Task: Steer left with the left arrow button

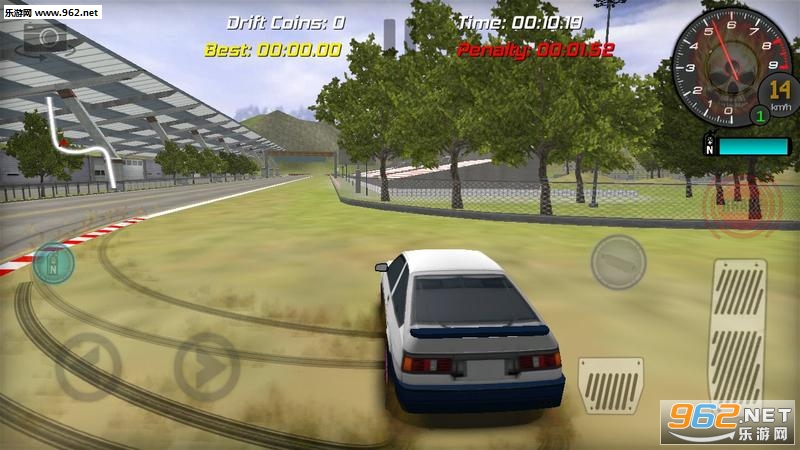Action: (88, 366)
